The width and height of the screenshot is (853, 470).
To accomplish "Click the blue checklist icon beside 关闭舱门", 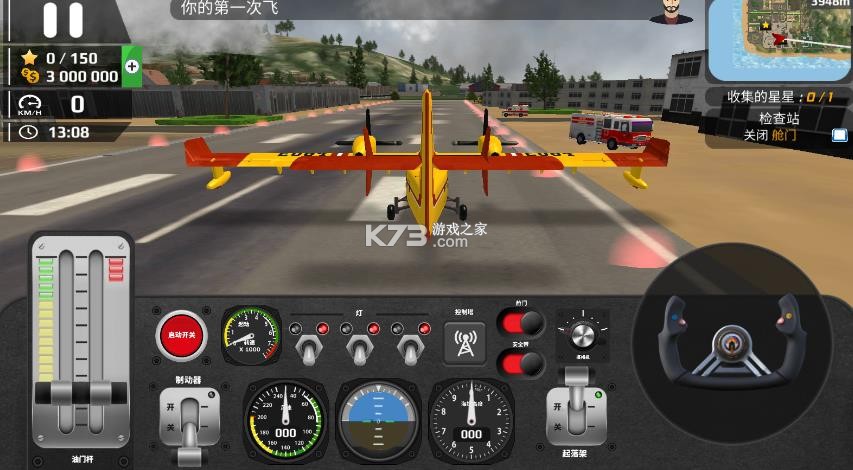I will 840,135.
